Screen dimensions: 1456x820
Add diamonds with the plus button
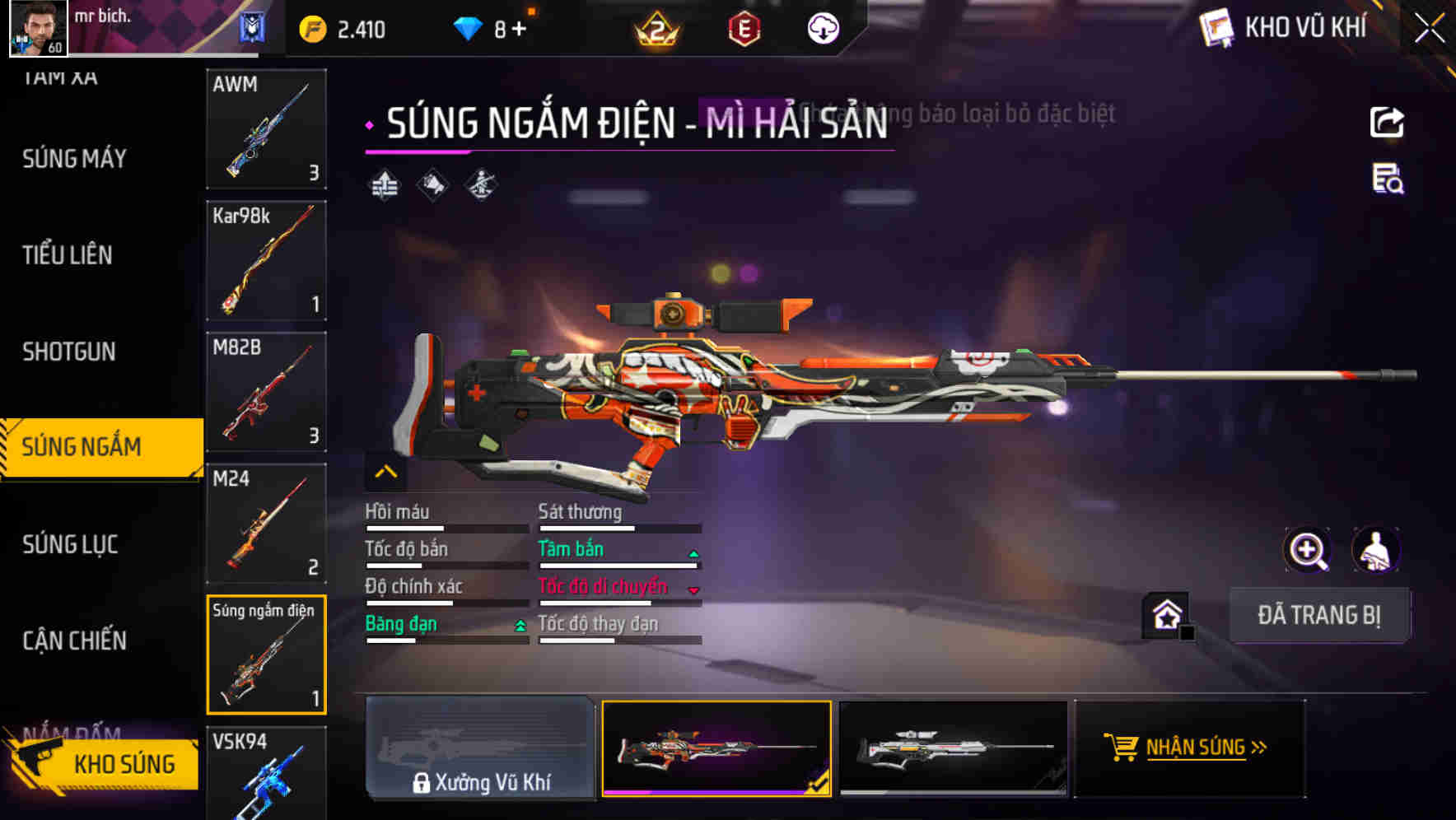tap(519, 30)
